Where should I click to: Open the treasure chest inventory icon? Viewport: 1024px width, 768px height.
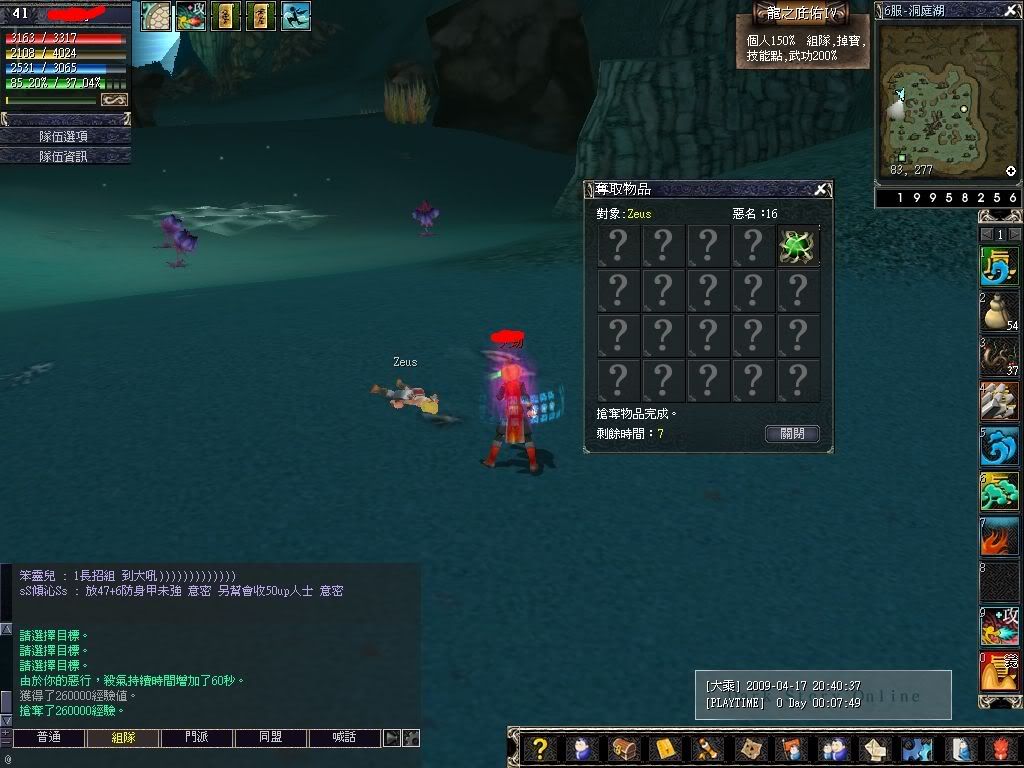623,749
